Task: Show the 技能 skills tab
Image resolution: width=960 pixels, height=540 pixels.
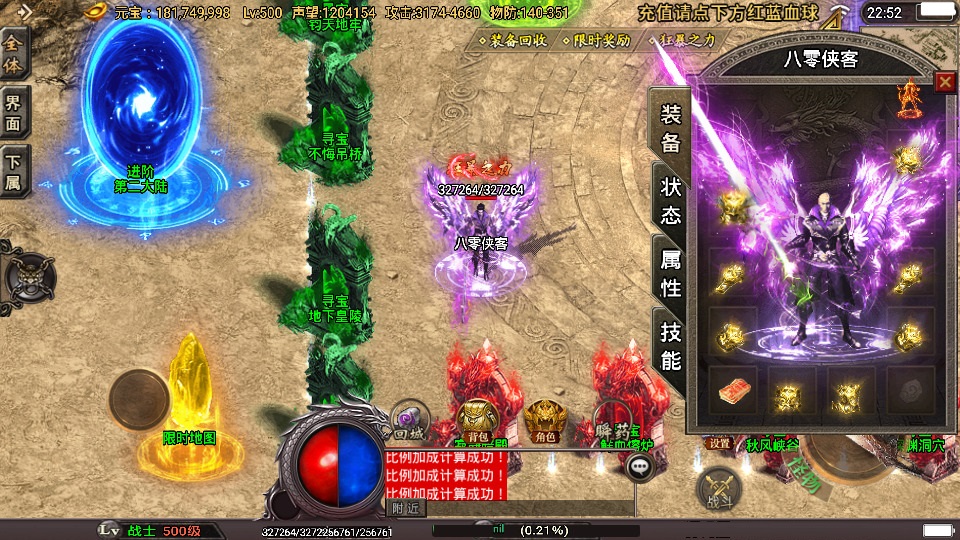Action: click(x=670, y=346)
